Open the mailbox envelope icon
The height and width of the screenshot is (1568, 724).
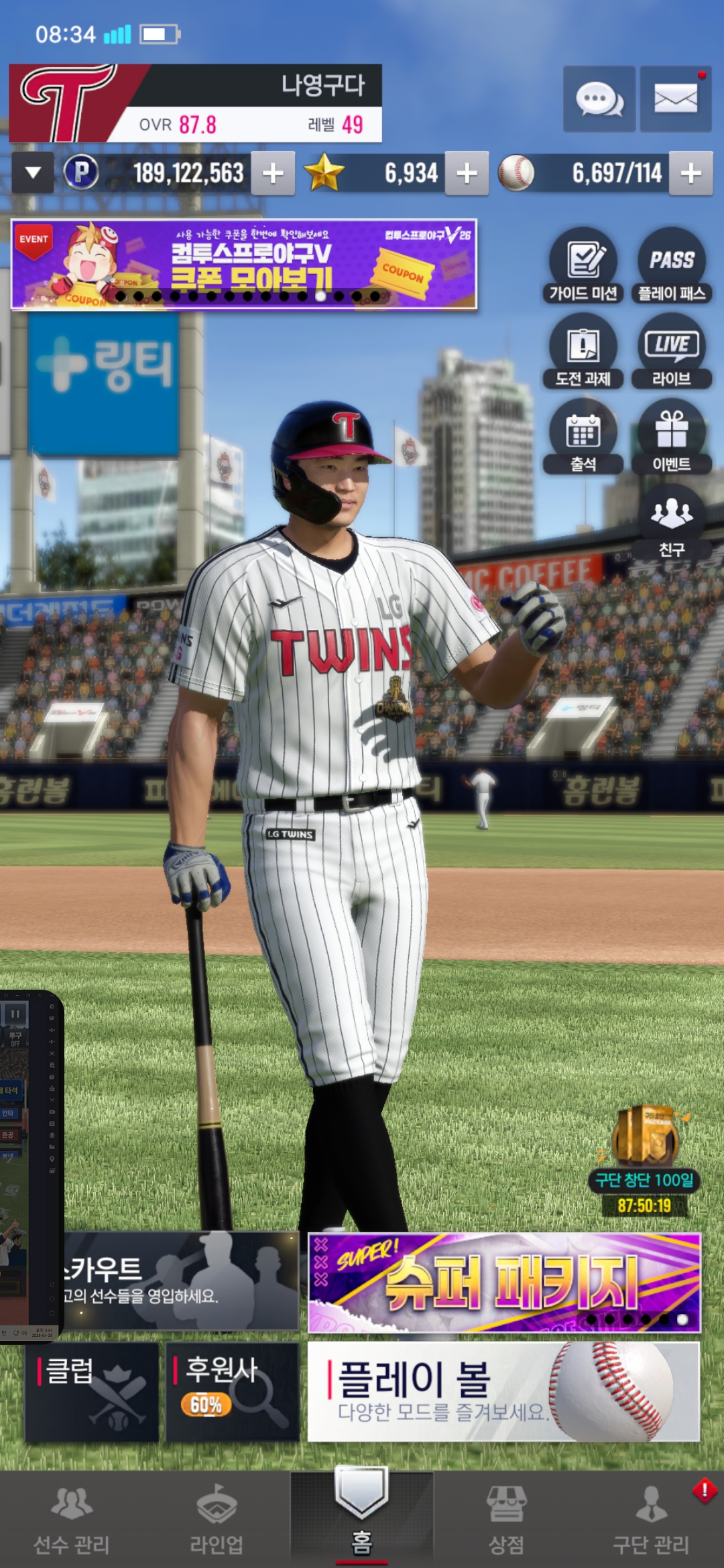click(x=675, y=99)
